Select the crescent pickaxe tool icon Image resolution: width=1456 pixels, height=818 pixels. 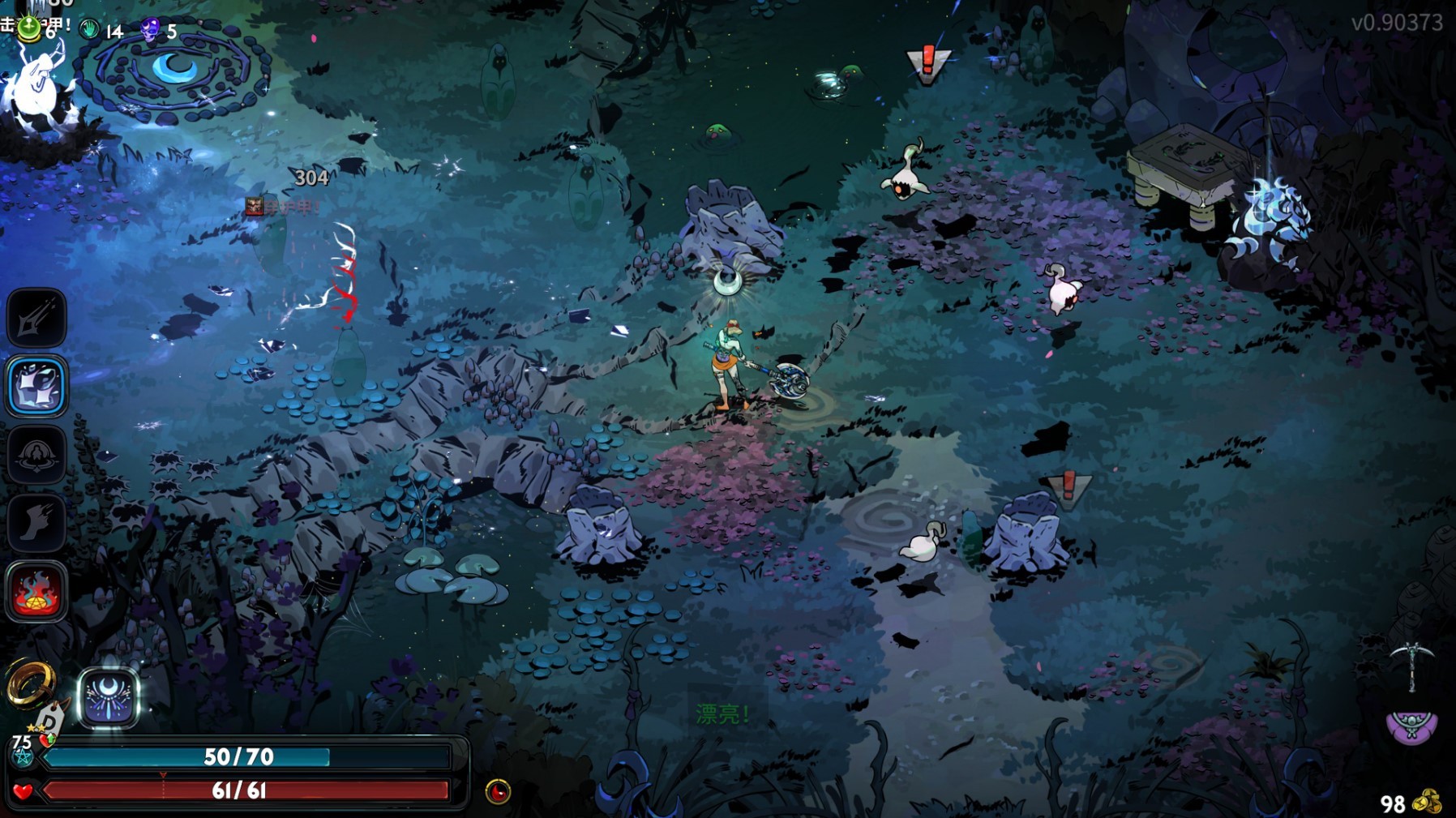click(1411, 665)
